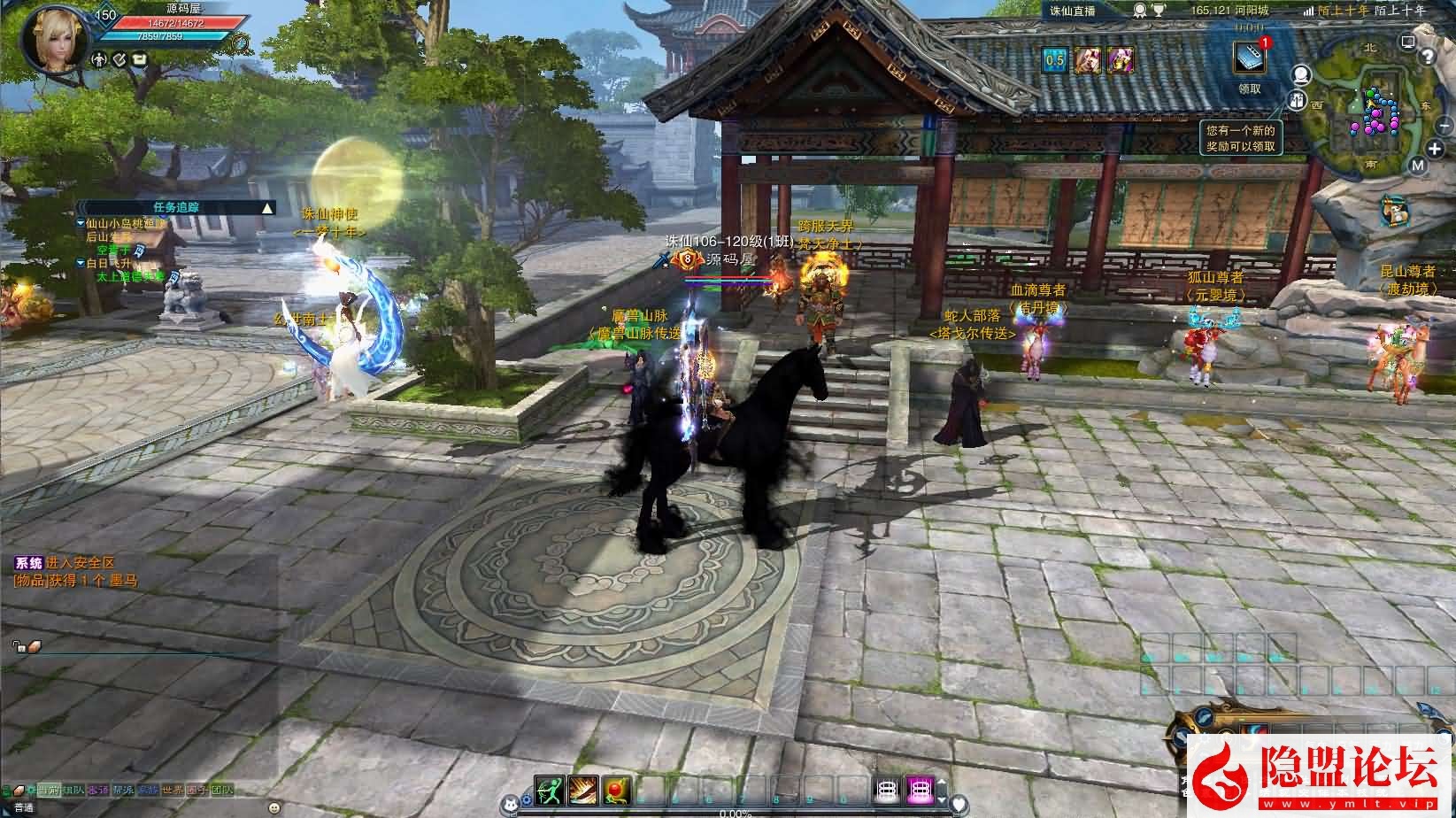Image resolution: width=1456 pixels, height=818 pixels.
Task: Click the monitor icon above the minimap
Action: point(1408,42)
